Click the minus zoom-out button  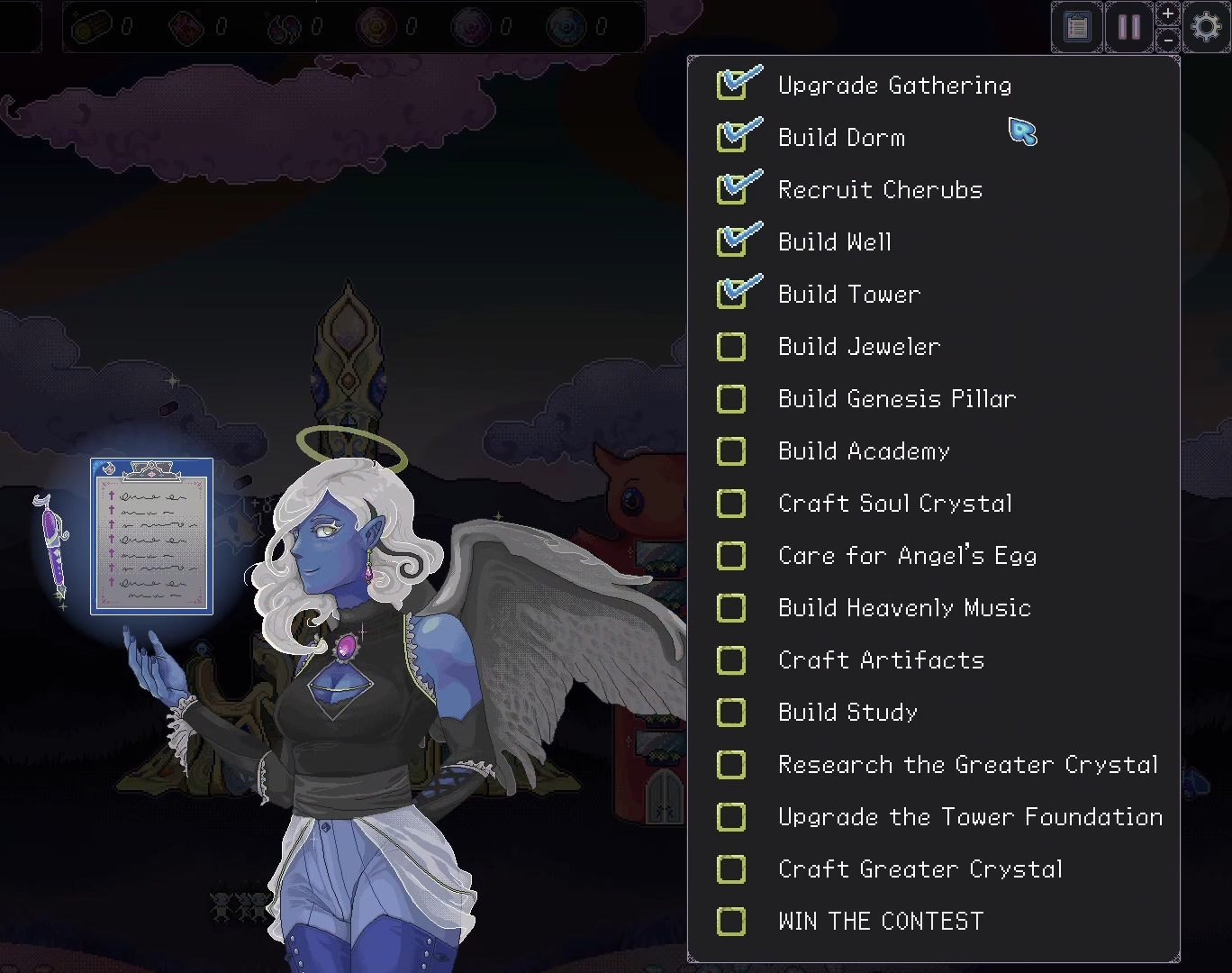(x=1168, y=40)
